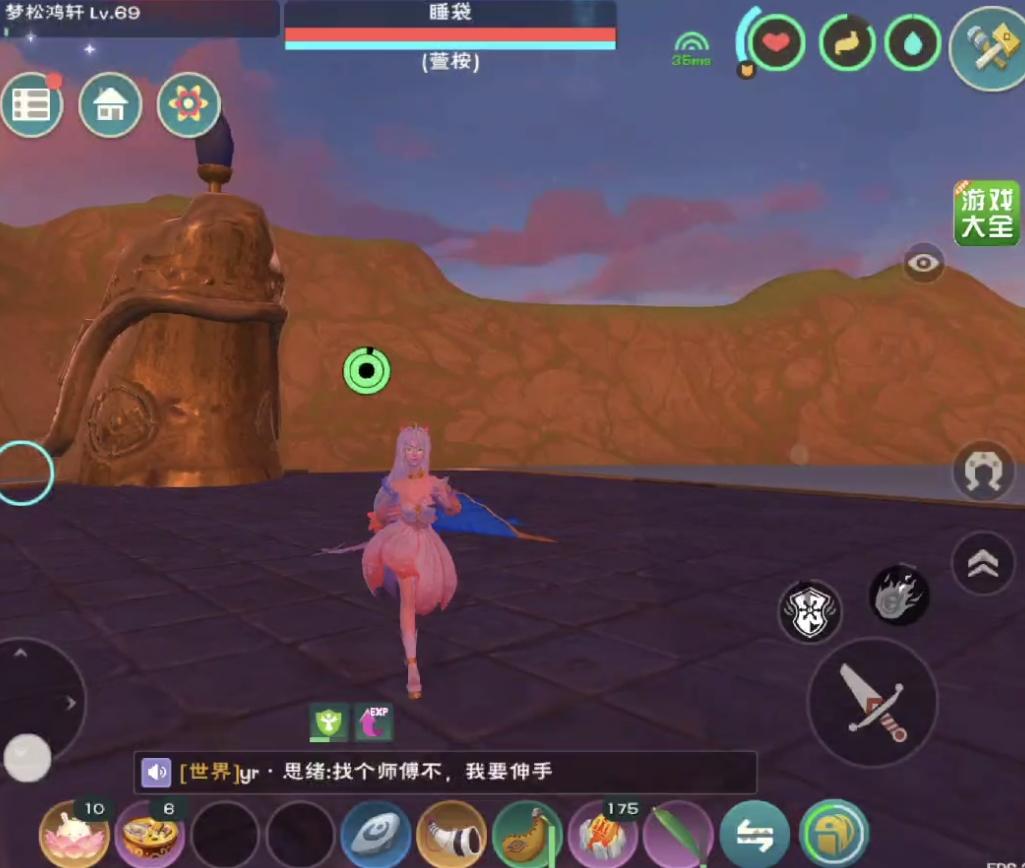Select the lotus food slot with 10
The width and height of the screenshot is (1025, 868).
coord(73,834)
